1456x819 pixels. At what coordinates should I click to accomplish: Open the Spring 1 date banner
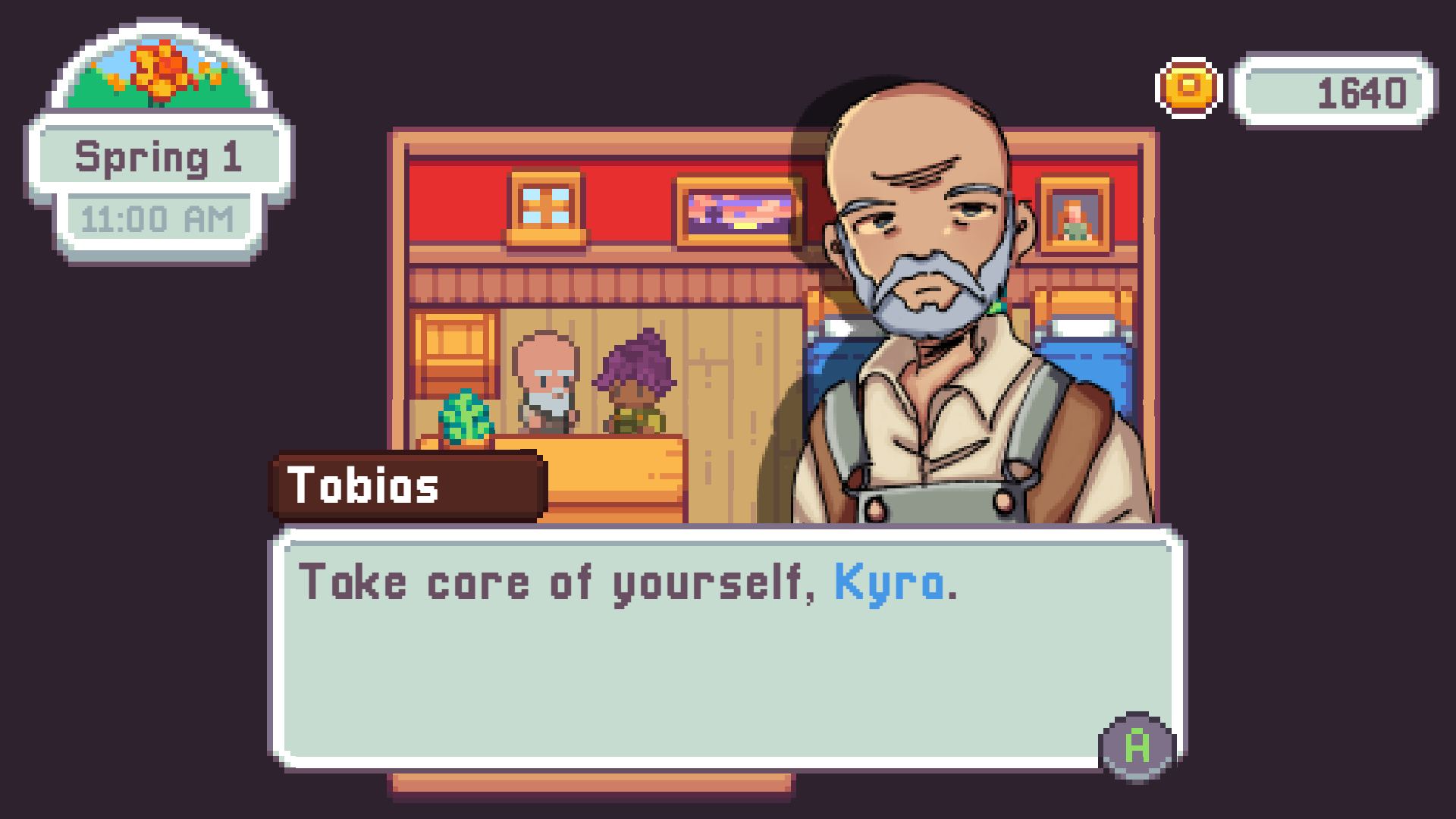pos(159,157)
